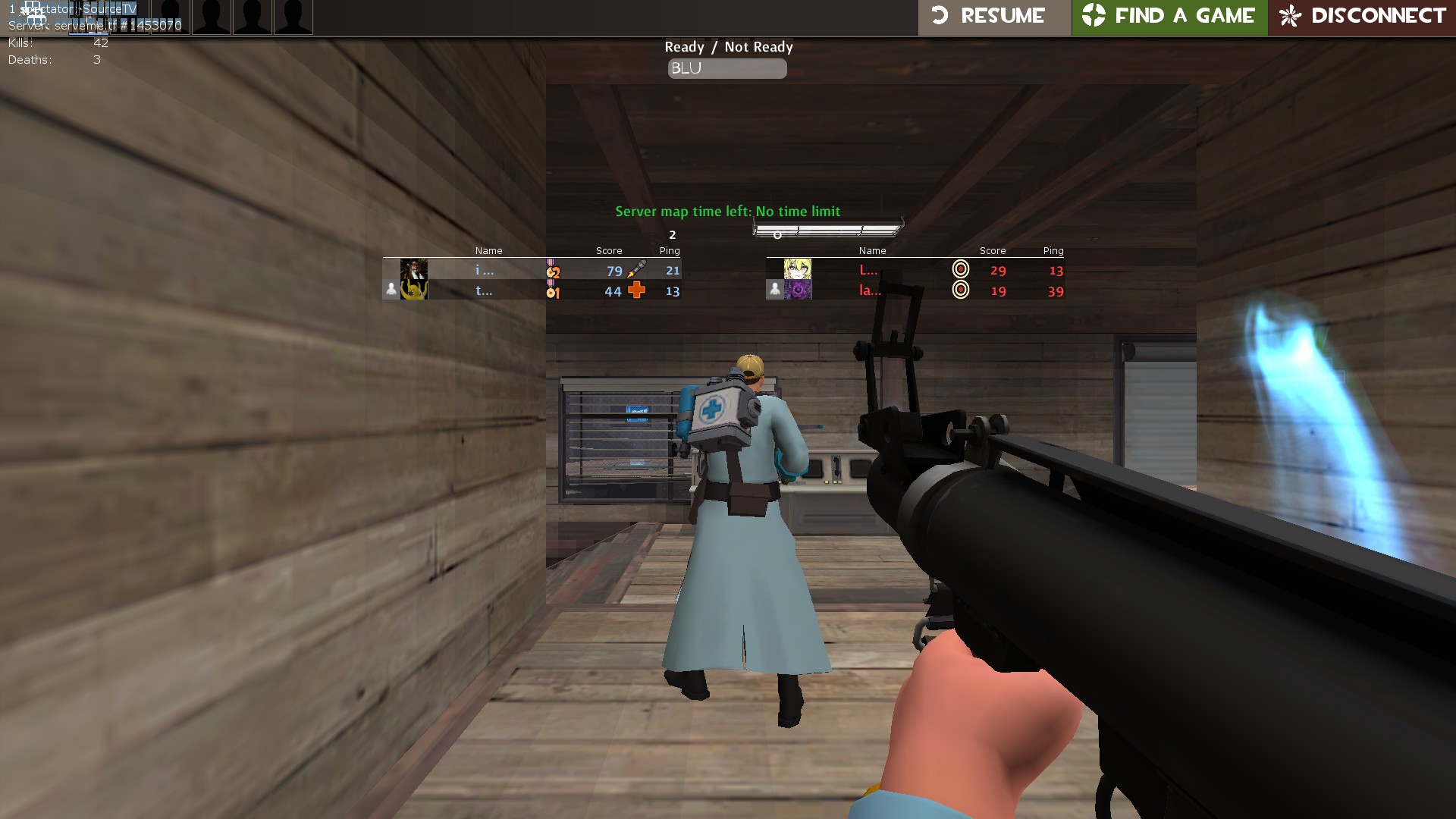This screenshot has height=819, width=1456.
Task: Select the RED player row with score 19
Action: 915,290
